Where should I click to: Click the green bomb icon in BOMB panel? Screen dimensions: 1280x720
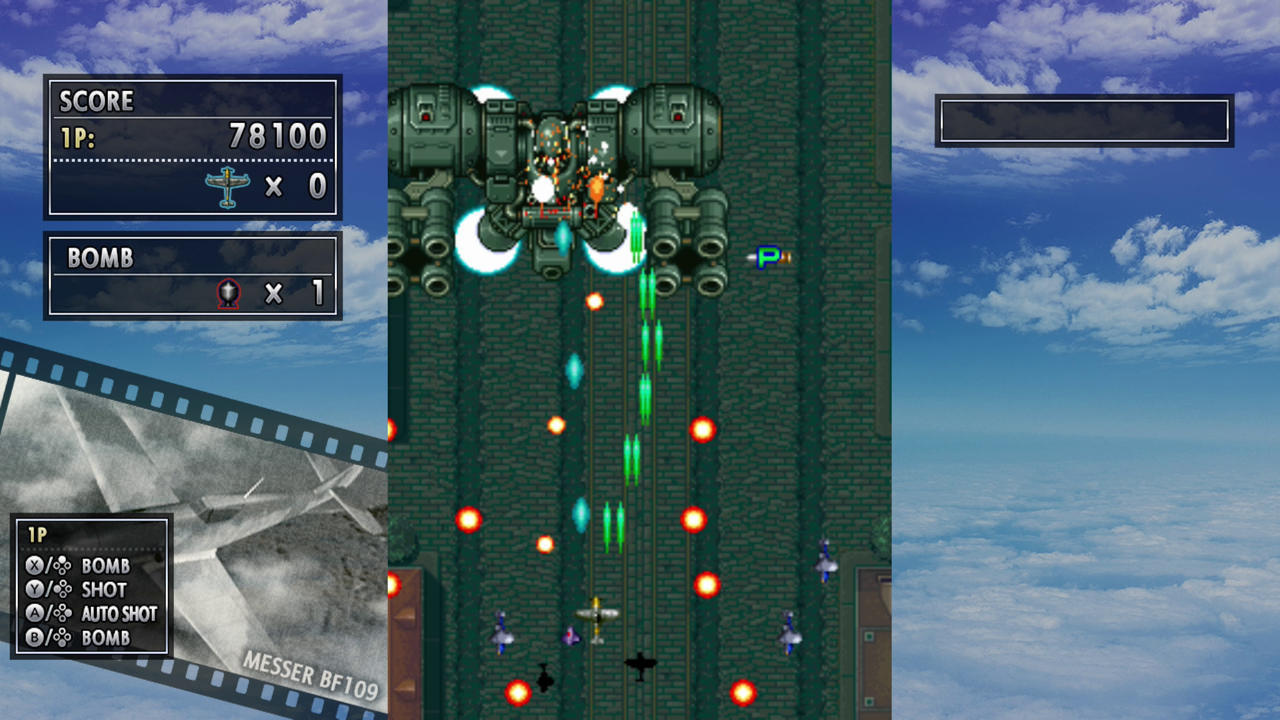coord(228,293)
